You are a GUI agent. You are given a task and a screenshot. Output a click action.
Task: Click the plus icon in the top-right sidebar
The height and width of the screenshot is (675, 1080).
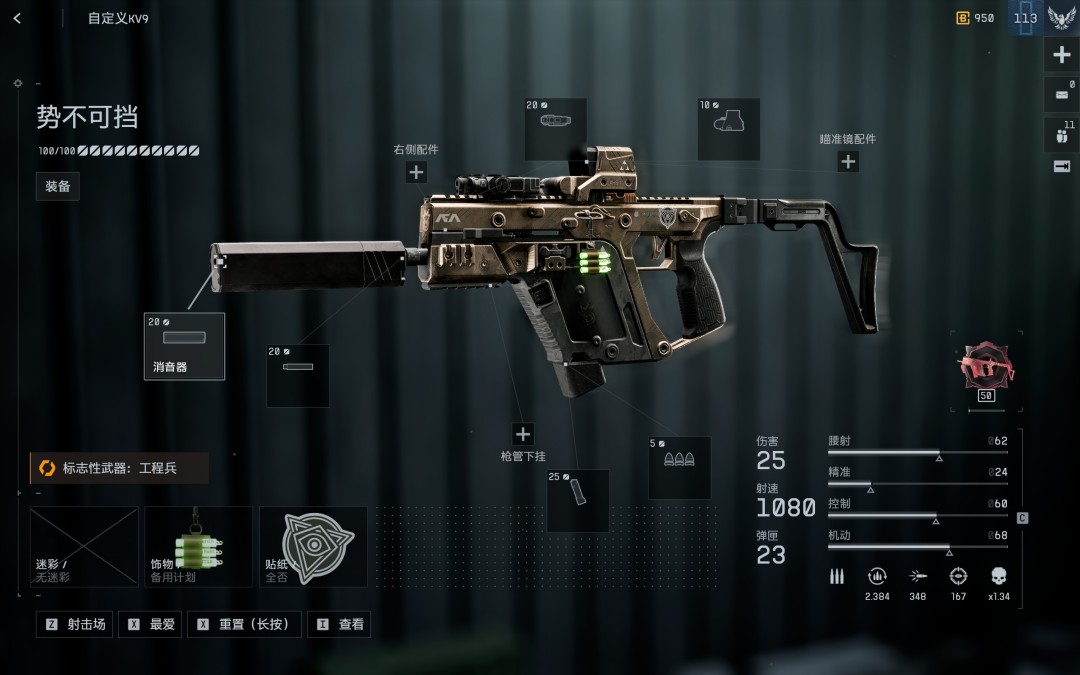click(x=1062, y=55)
